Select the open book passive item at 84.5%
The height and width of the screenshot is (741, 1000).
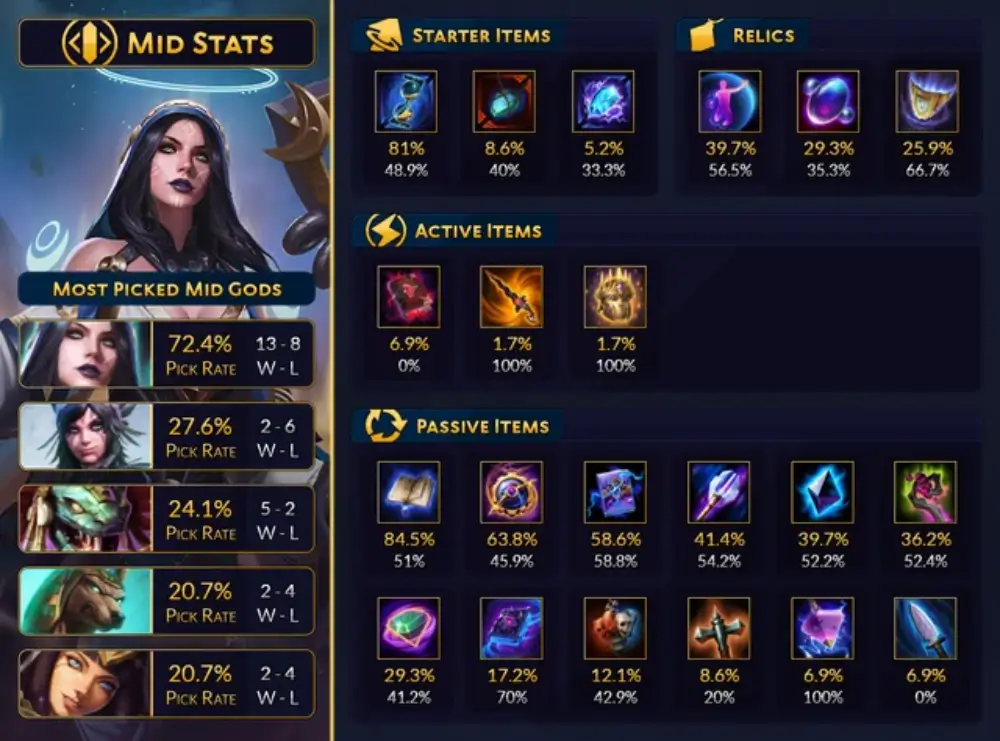(x=408, y=492)
